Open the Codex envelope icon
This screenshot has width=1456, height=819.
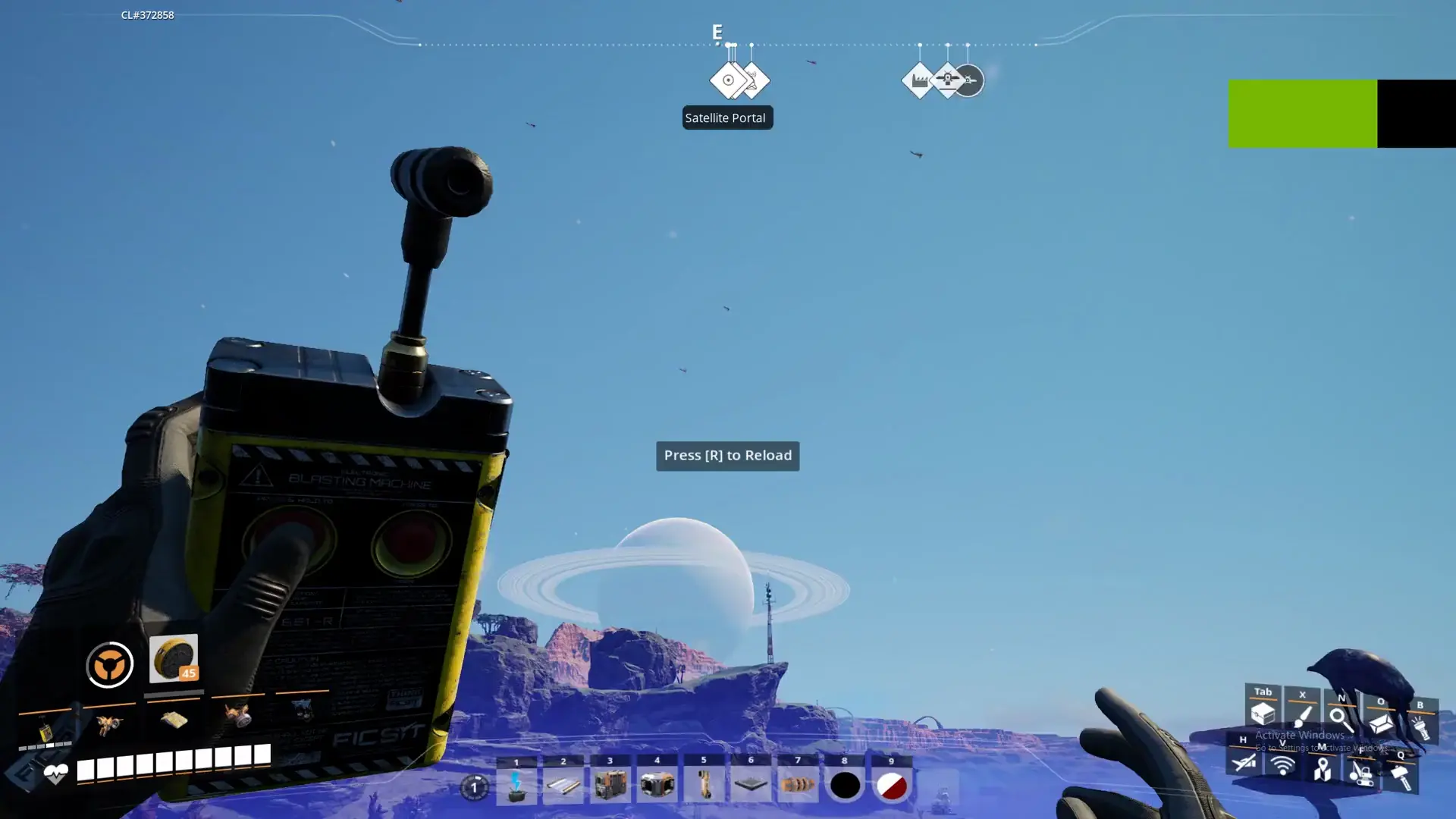point(1380,724)
